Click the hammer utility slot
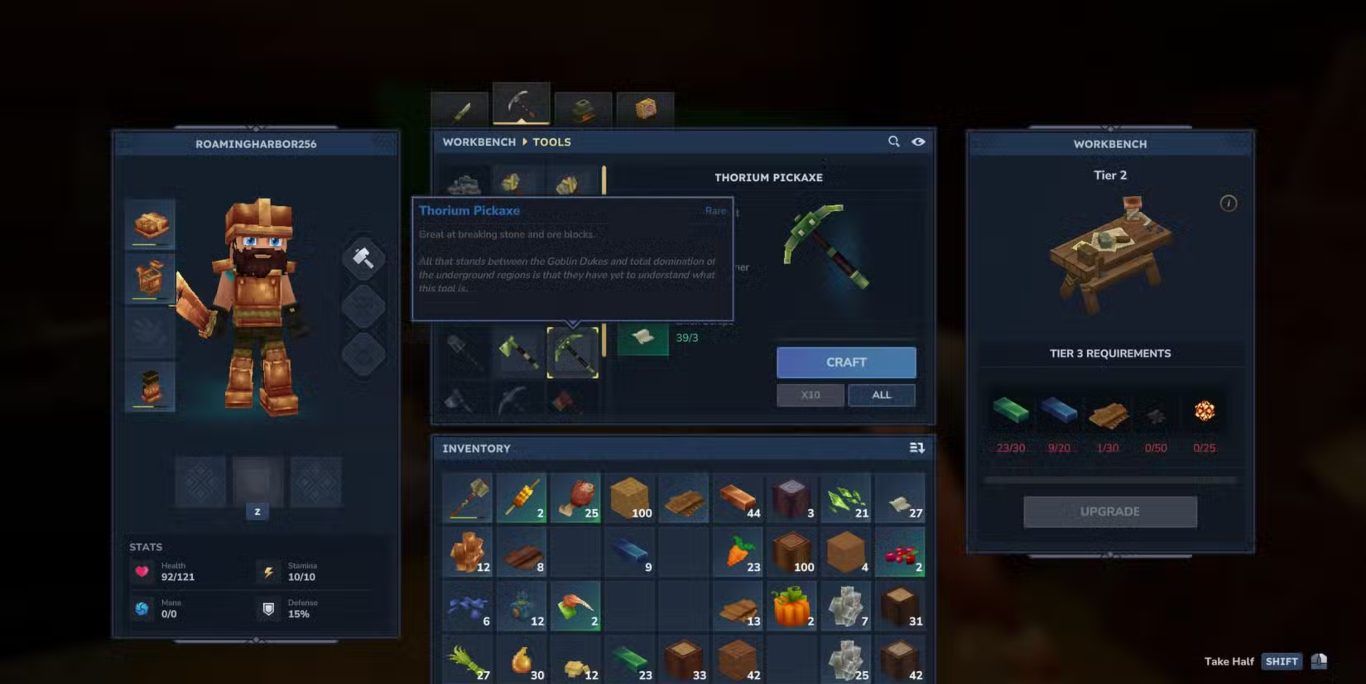The image size is (1366, 684). click(x=364, y=258)
